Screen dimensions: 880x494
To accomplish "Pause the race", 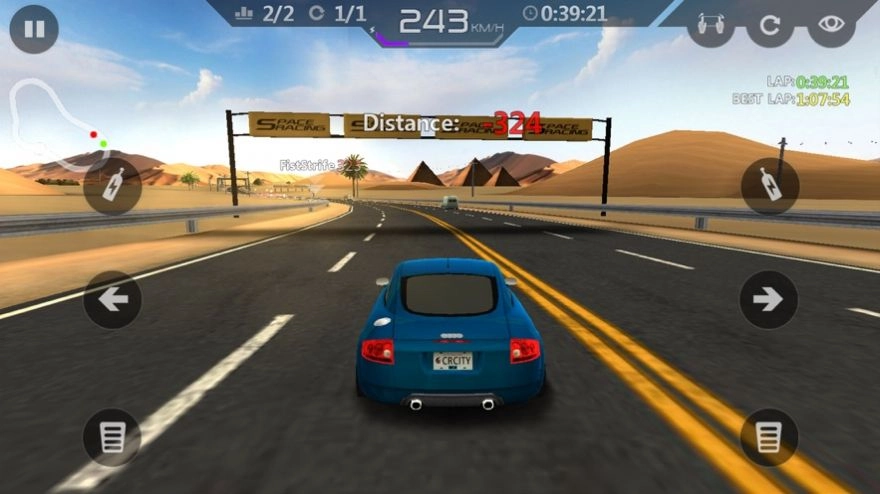I will coord(34,29).
